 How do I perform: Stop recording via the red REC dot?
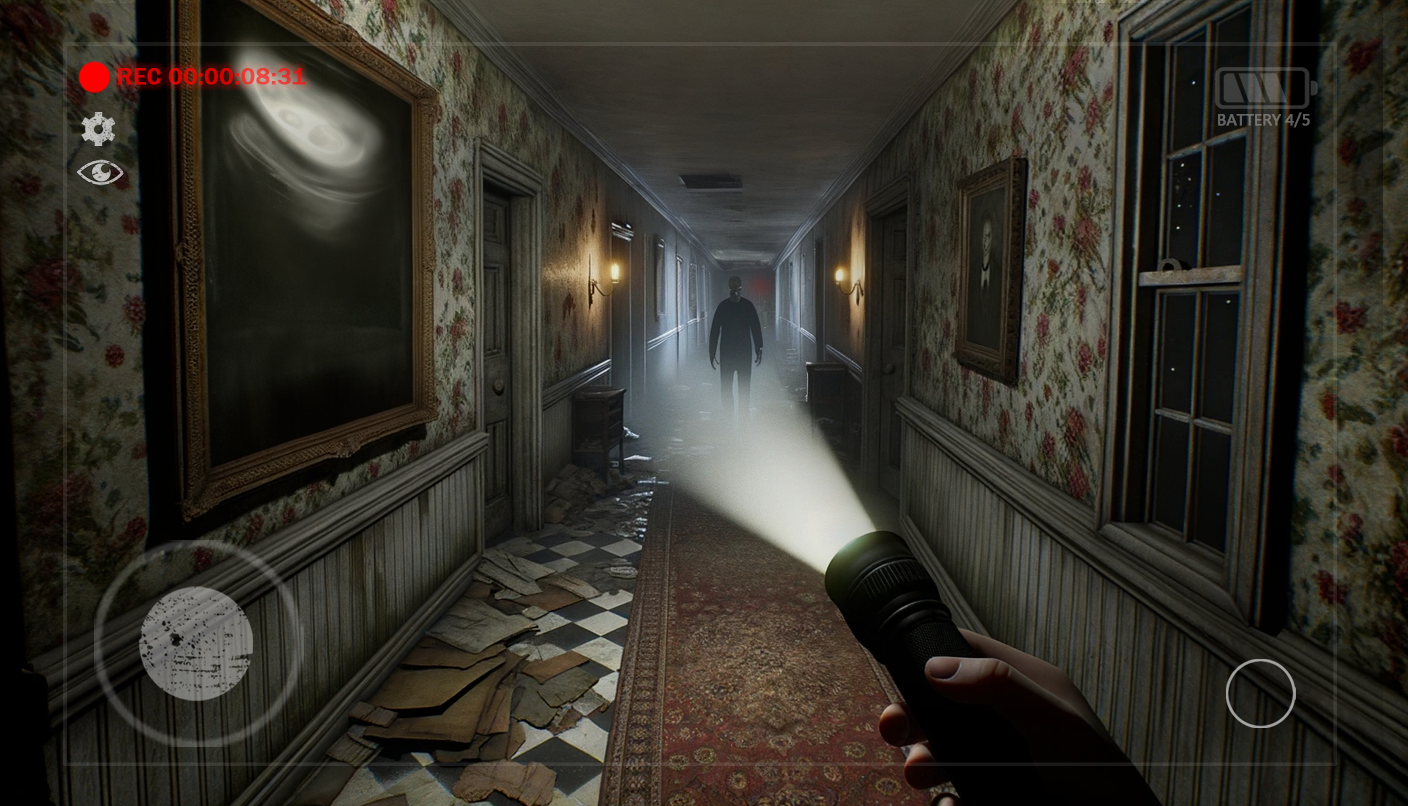coord(95,77)
